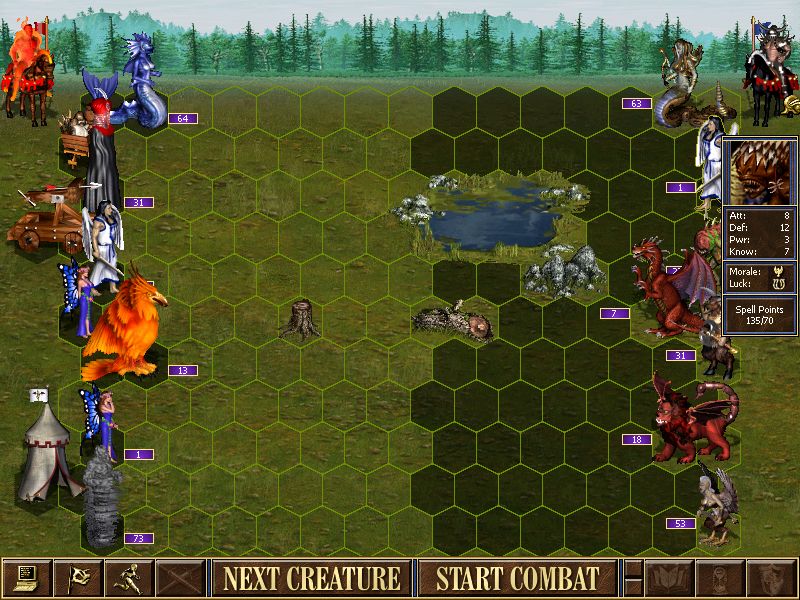This screenshot has width=800, height=600.
Task: Retreat with the running man button
Action: pyautogui.click(x=129, y=578)
